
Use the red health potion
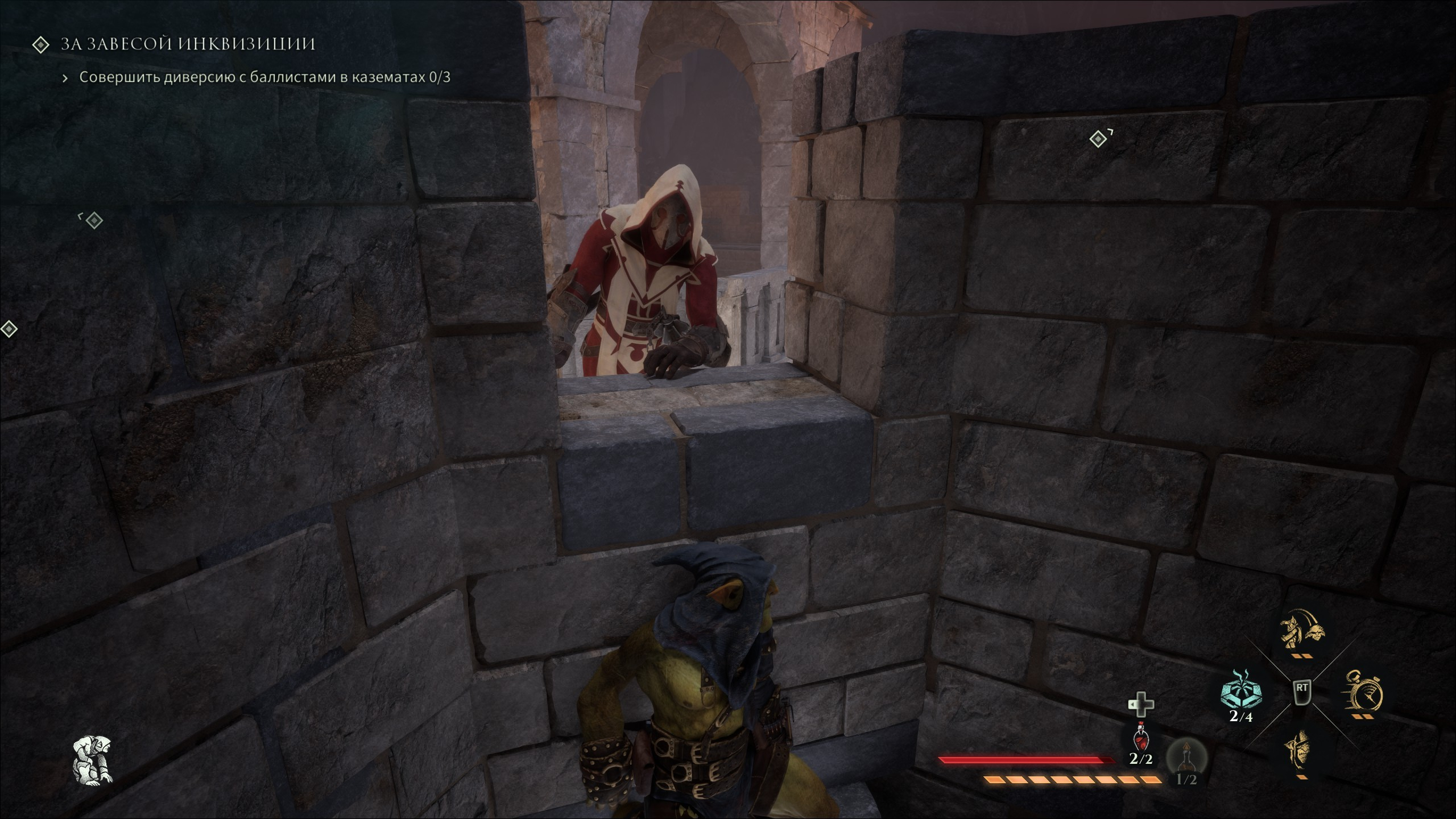click(1140, 739)
